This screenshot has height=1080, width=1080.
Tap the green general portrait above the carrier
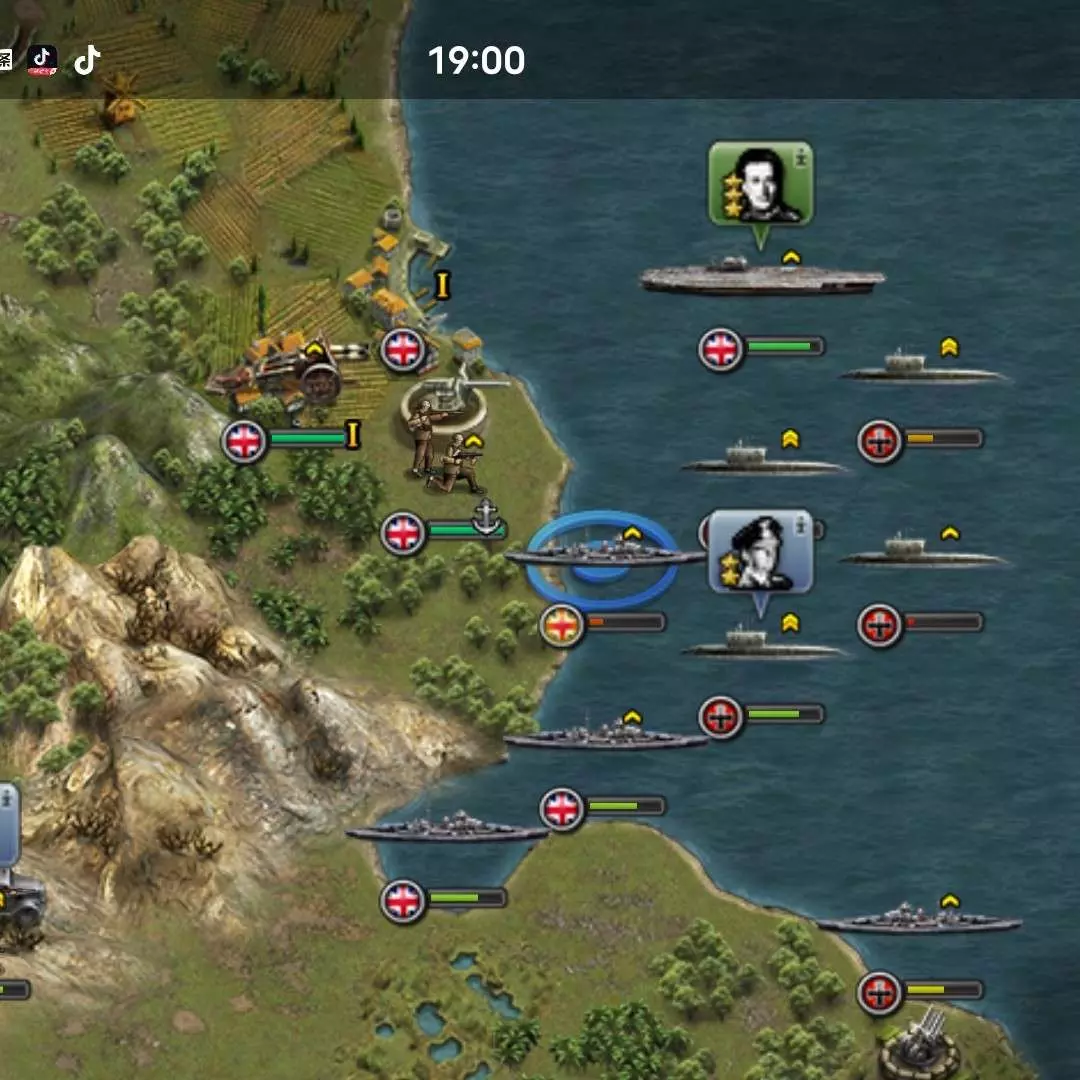pyautogui.click(x=760, y=183)
